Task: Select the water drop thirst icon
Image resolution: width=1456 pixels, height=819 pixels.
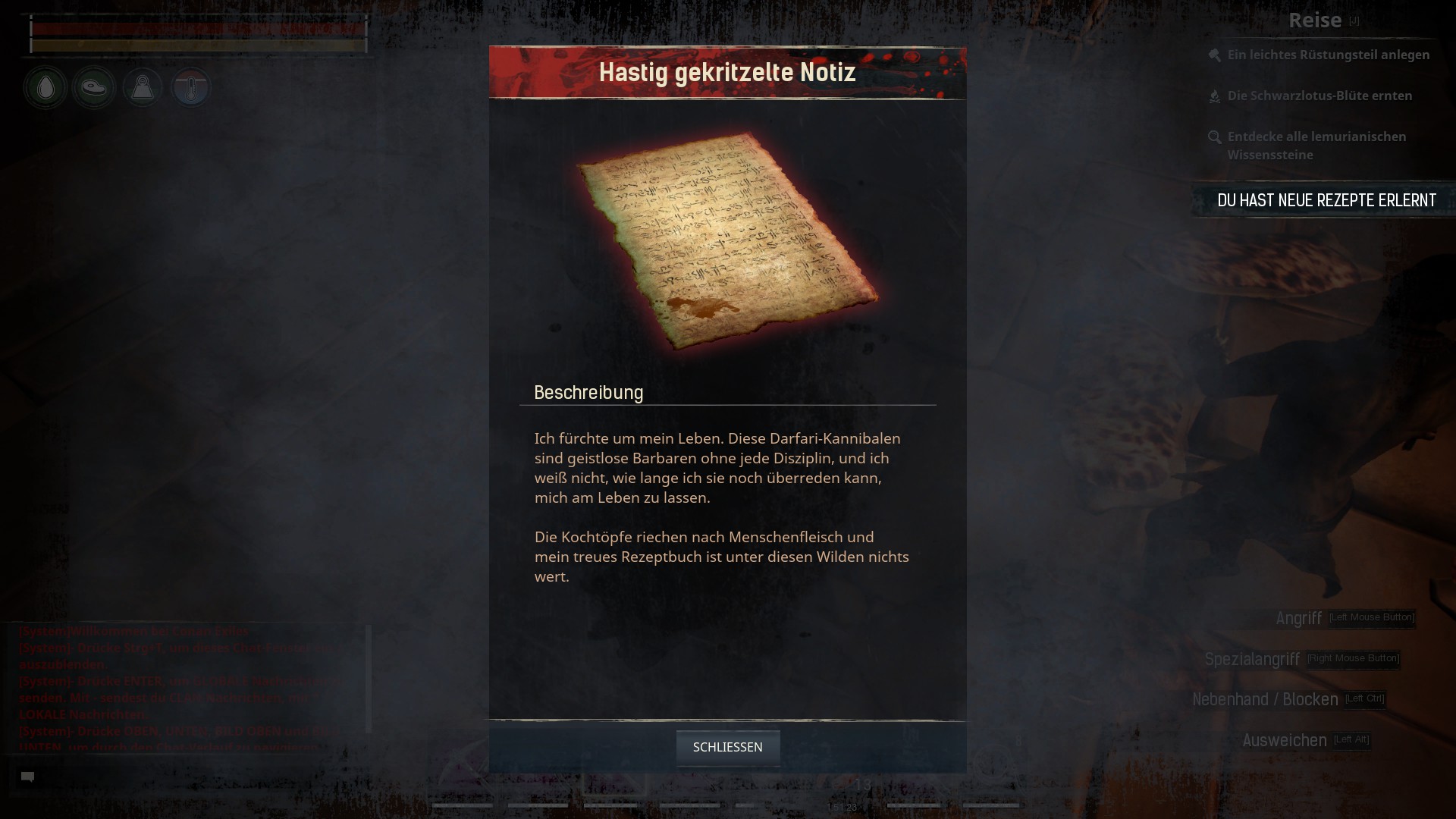Action: [45, 88]
